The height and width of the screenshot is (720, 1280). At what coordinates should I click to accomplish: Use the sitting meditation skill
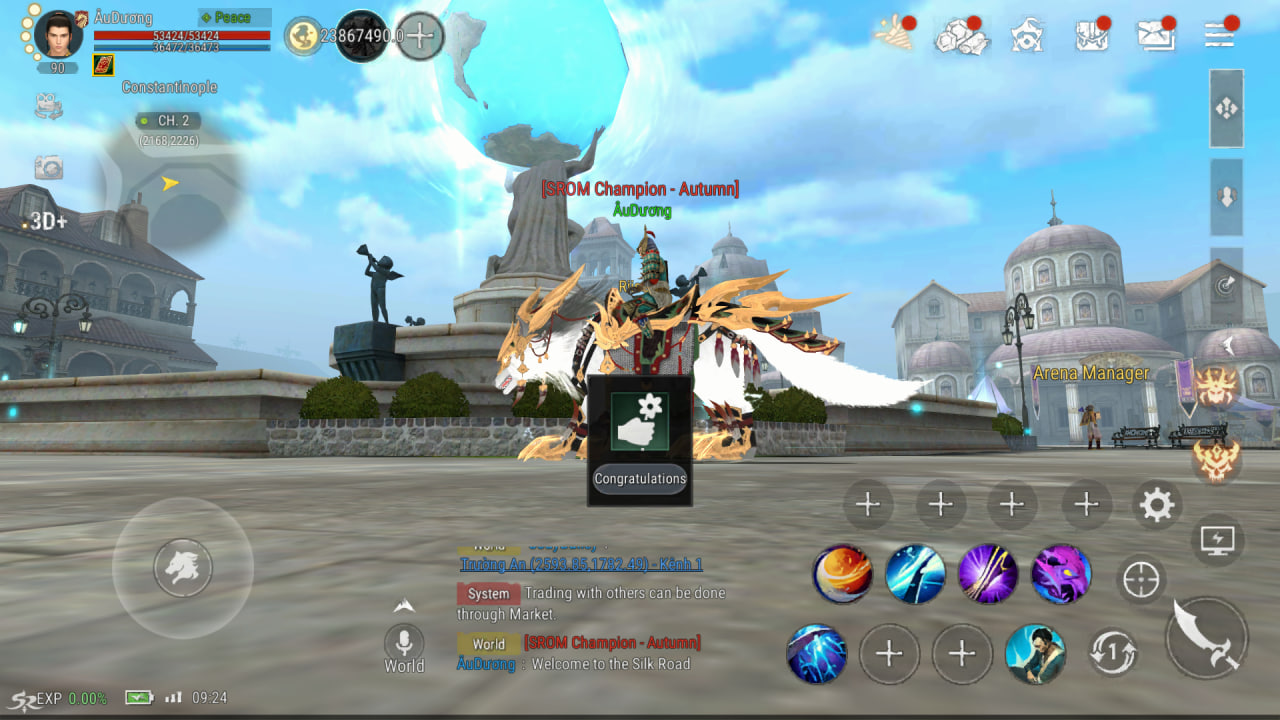[x=1035, y=654]
